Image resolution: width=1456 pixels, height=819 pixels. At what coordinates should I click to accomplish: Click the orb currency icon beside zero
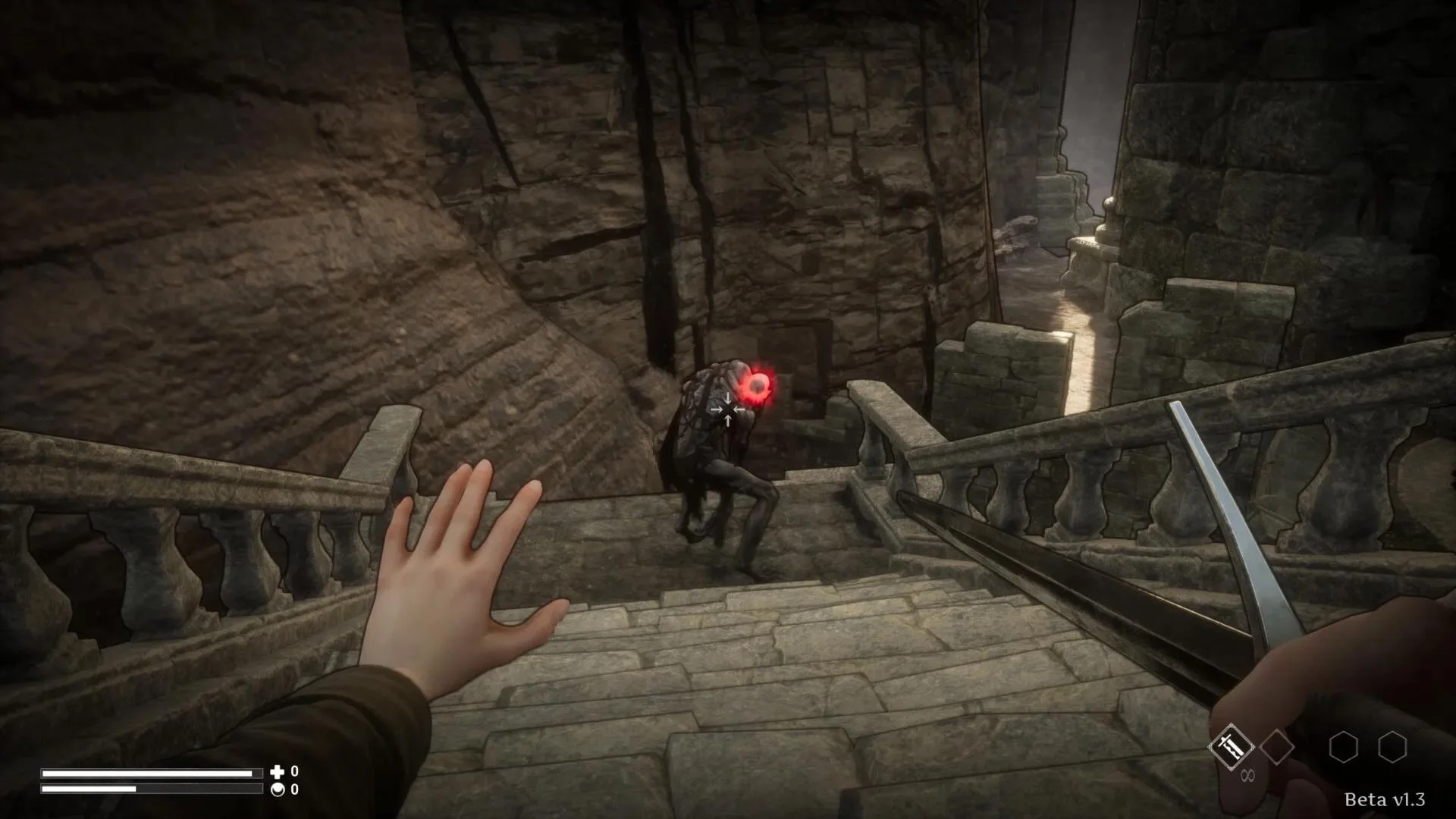point(278,790)
